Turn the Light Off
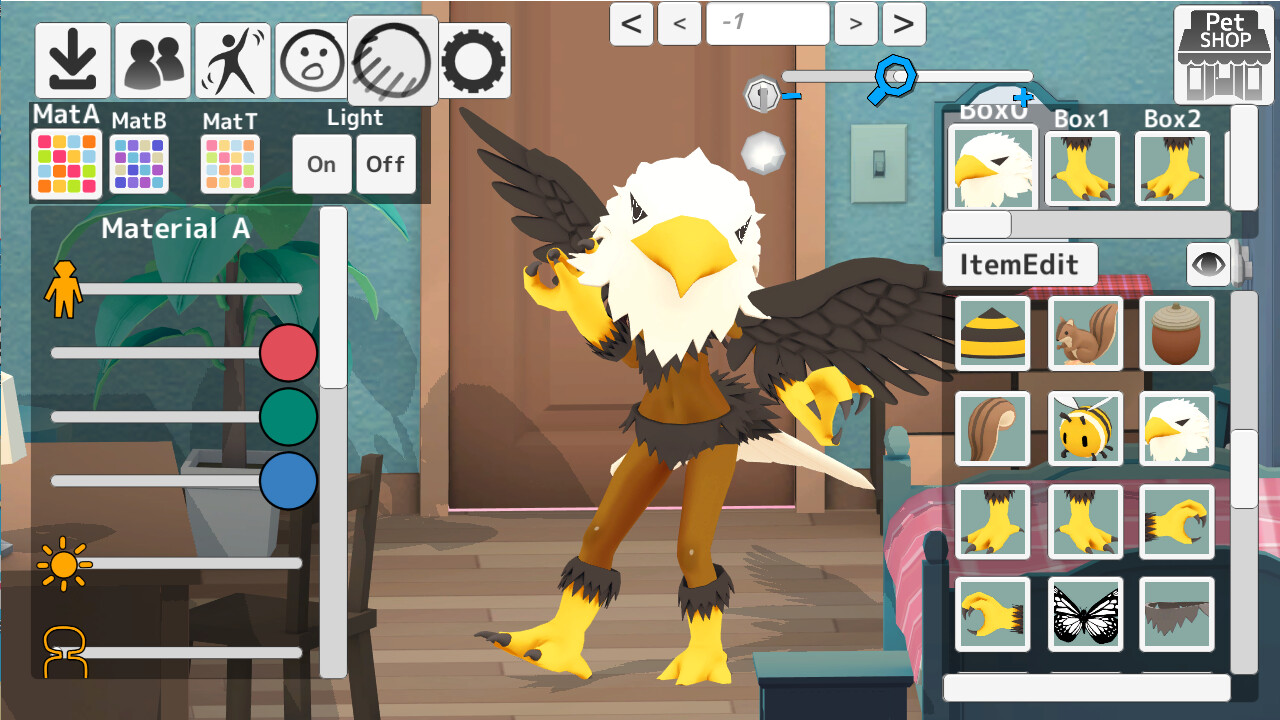1280x720 pixels. click(386, 163)
